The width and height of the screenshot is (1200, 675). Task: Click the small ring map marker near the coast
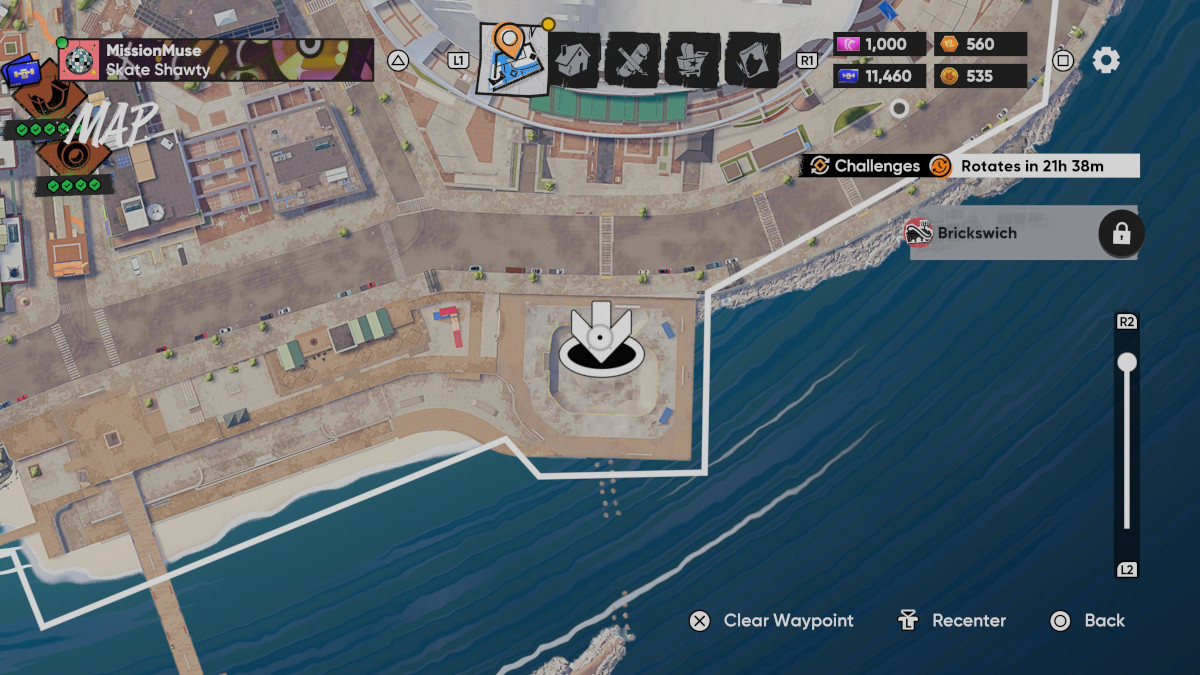pos(899,108)
